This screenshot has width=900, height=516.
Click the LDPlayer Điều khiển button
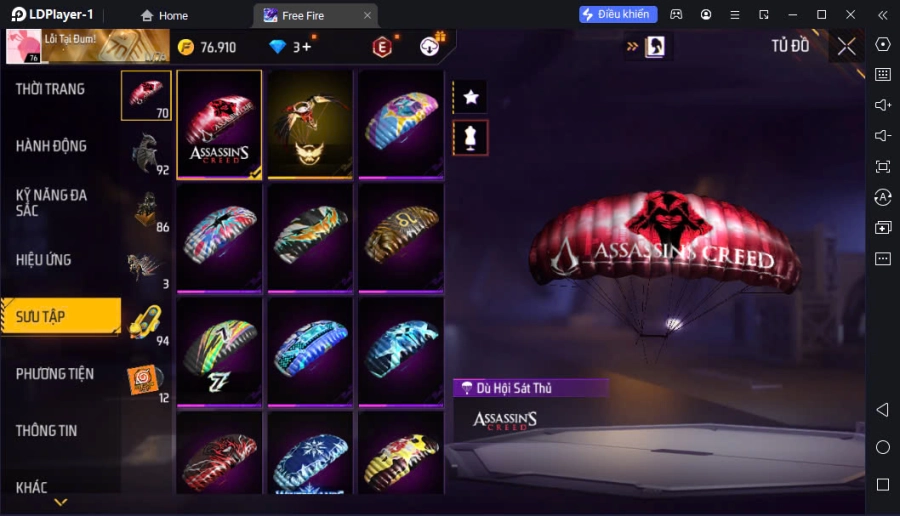click(618, 15)
